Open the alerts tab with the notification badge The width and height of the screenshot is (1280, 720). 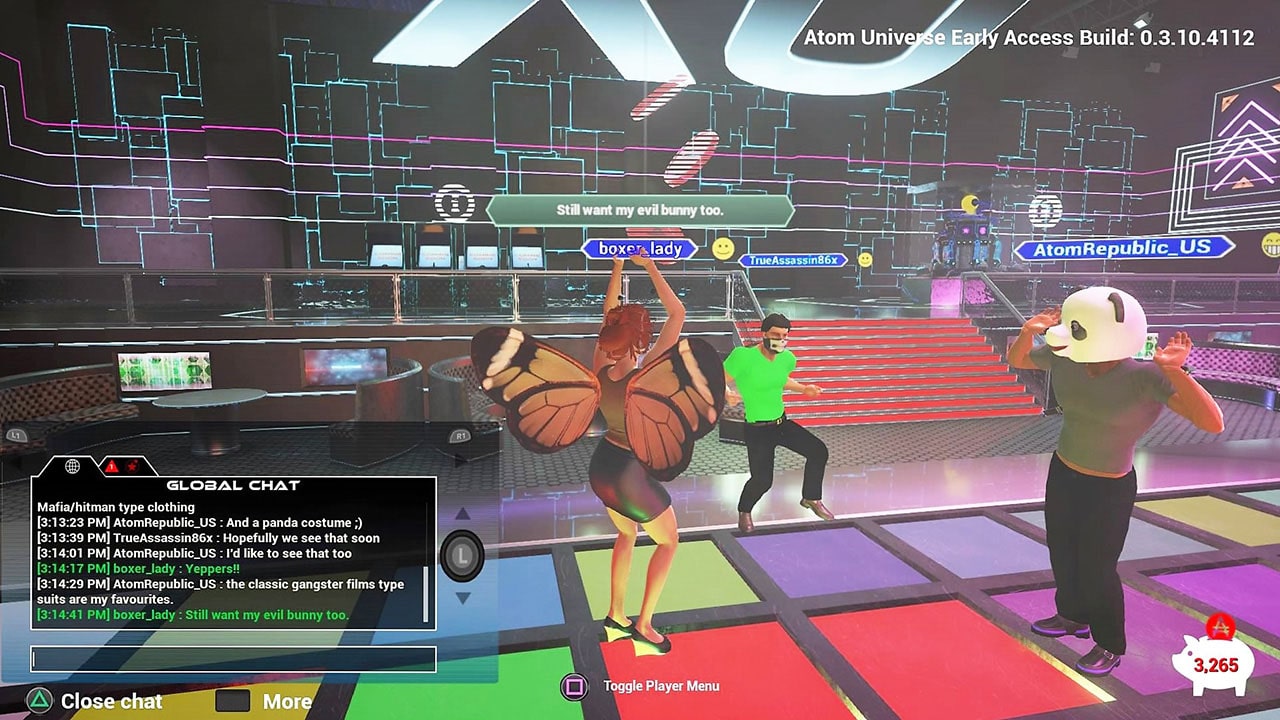(112, 467)
